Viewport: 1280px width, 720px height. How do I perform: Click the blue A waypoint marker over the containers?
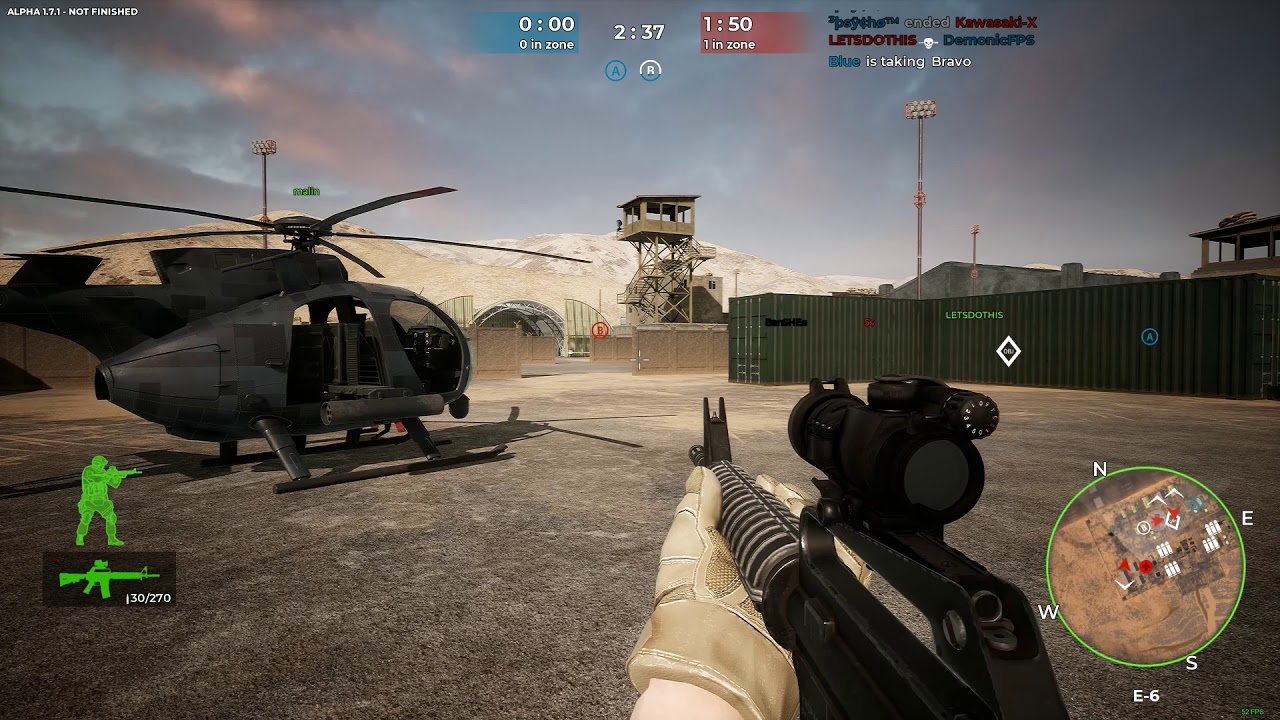1149,337
